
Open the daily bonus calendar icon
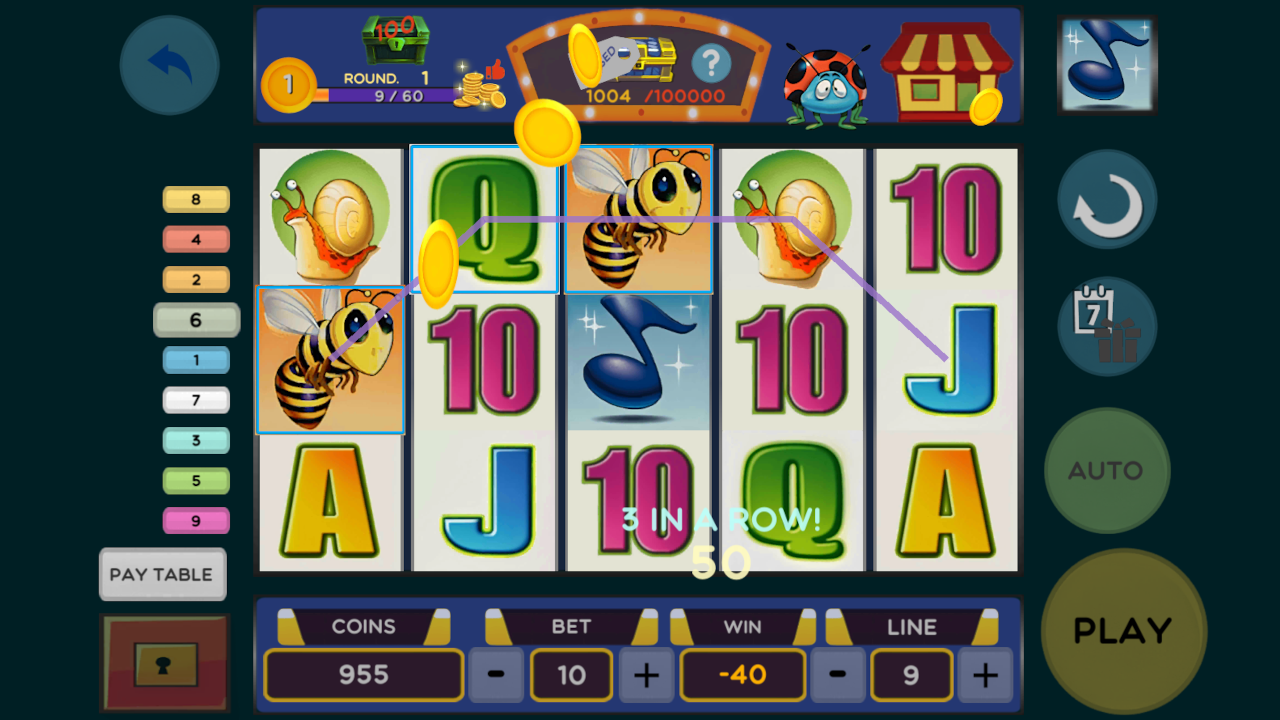coord(1107,327)
